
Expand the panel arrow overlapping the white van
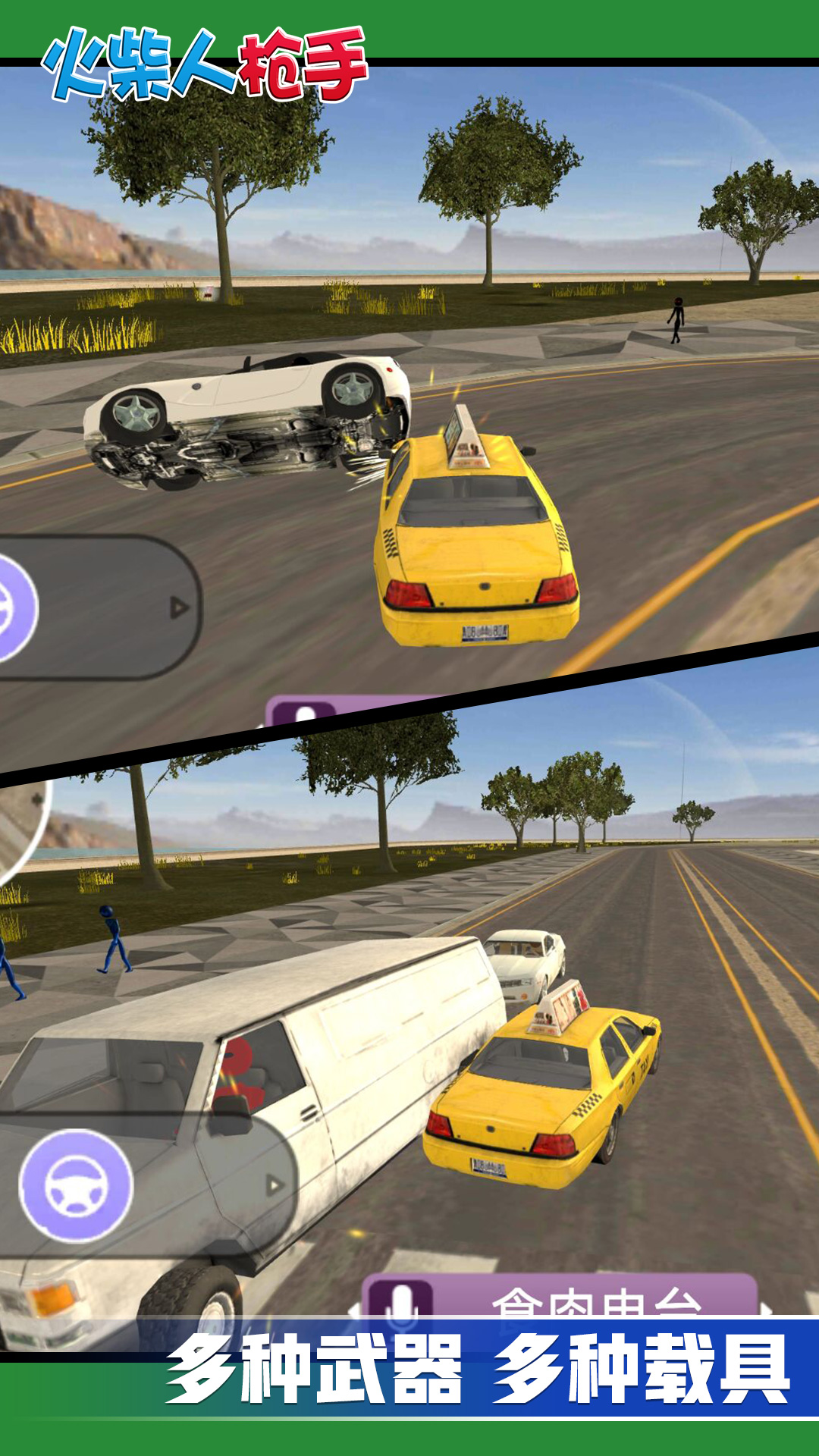coord(275,1185)
